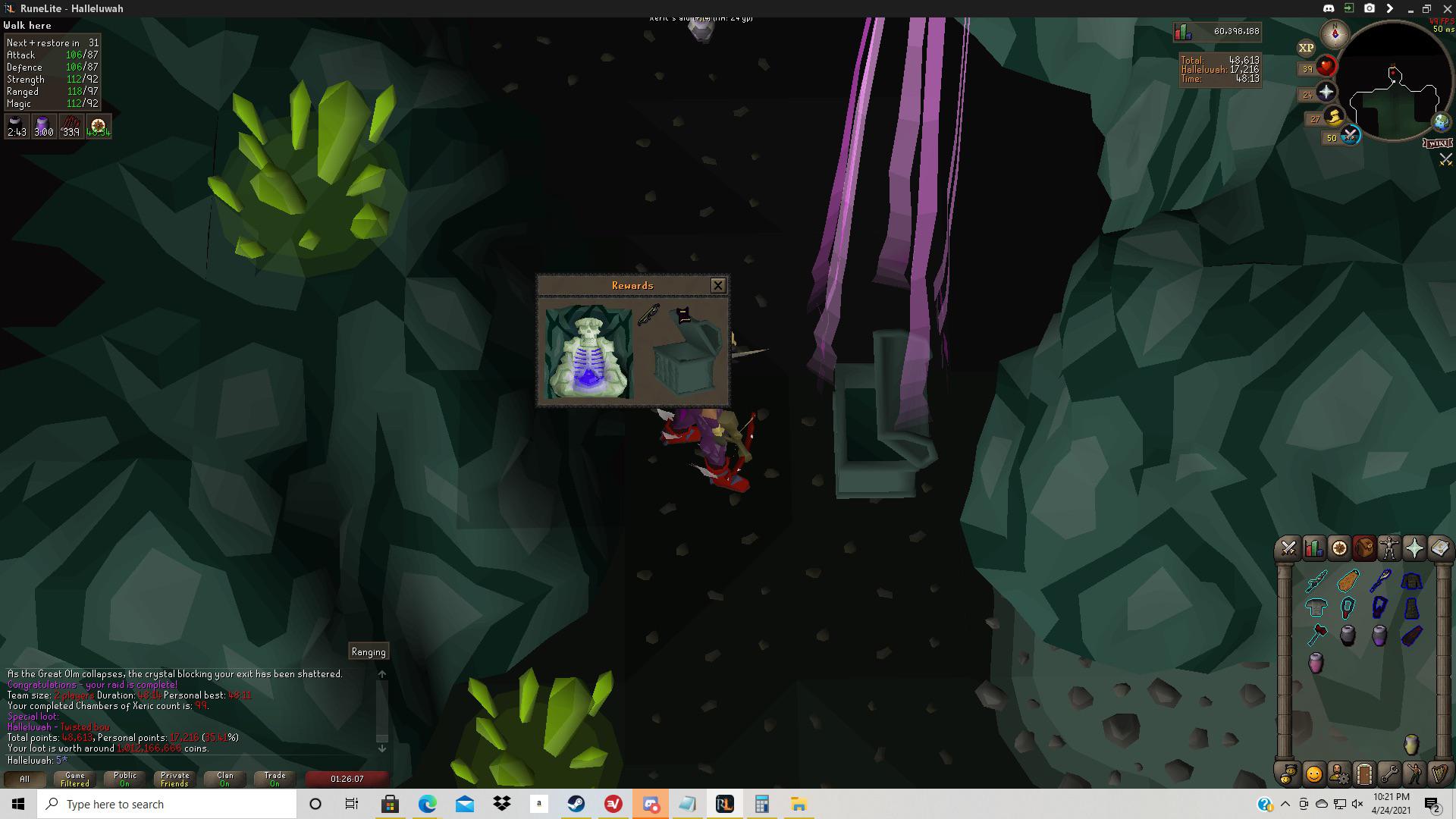Open the world map globe orb
Image resolution: width=1456 pixels, height=819 pixels.
coord(1442,121)
